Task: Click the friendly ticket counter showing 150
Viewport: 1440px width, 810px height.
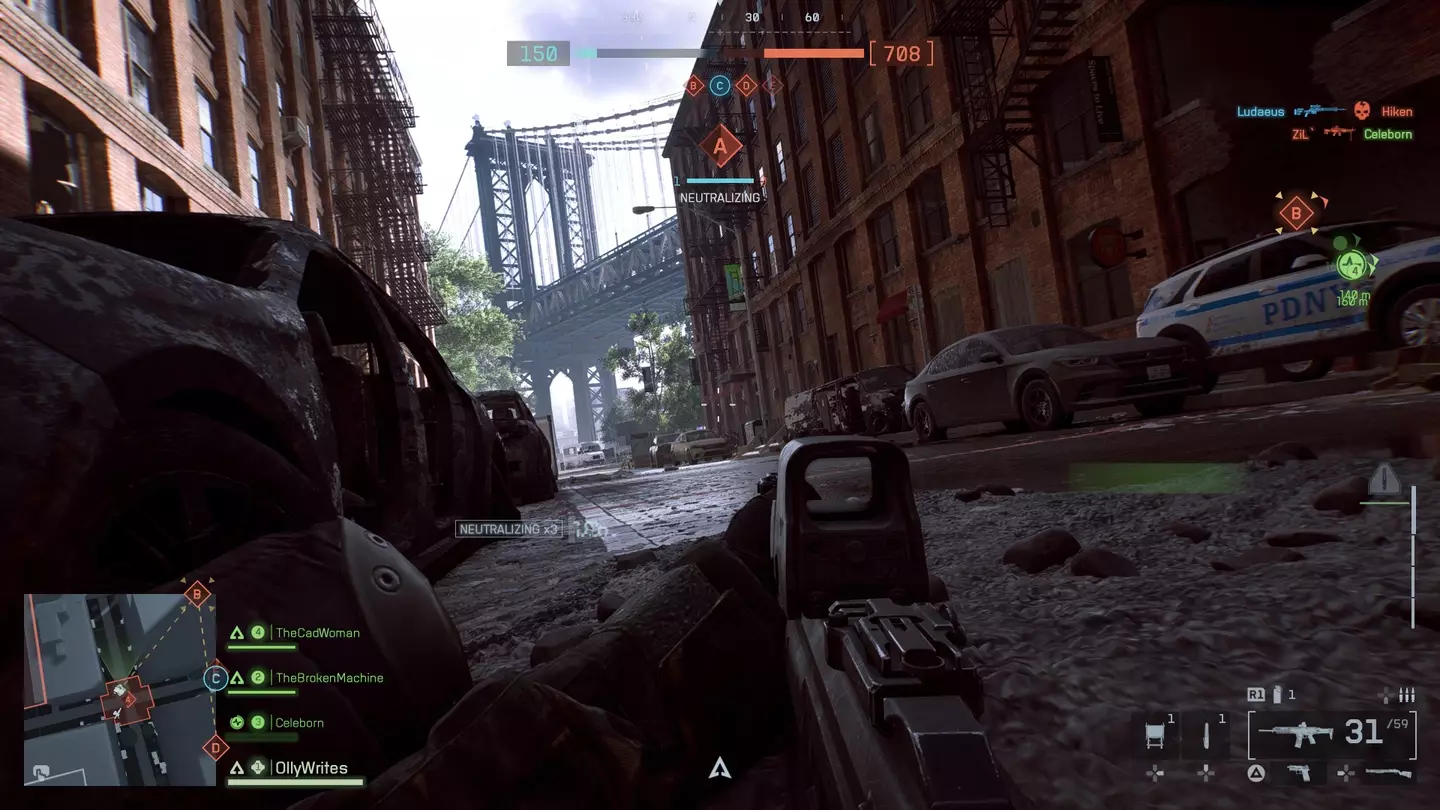Action: point(538,53)
